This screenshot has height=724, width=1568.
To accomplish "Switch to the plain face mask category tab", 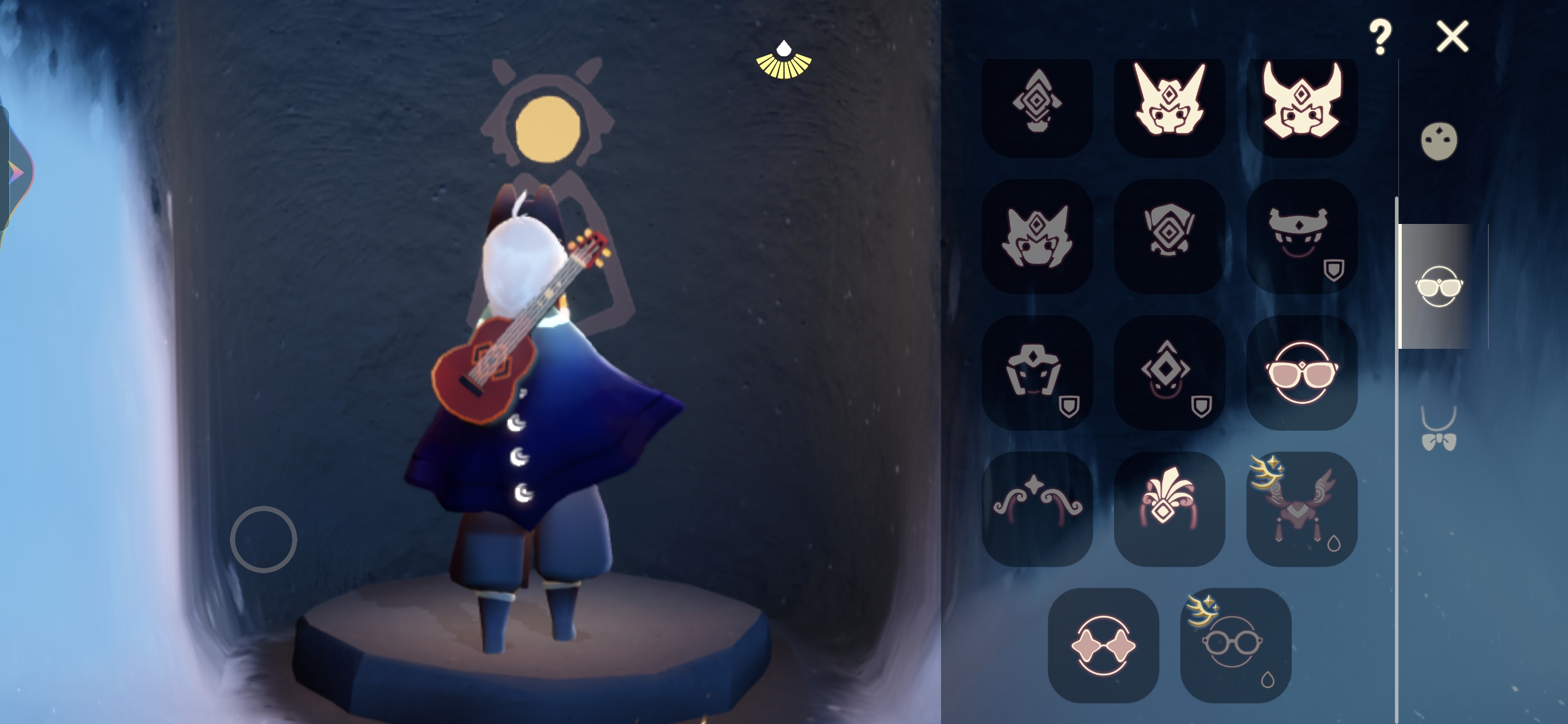I will tap(1439, 141).
